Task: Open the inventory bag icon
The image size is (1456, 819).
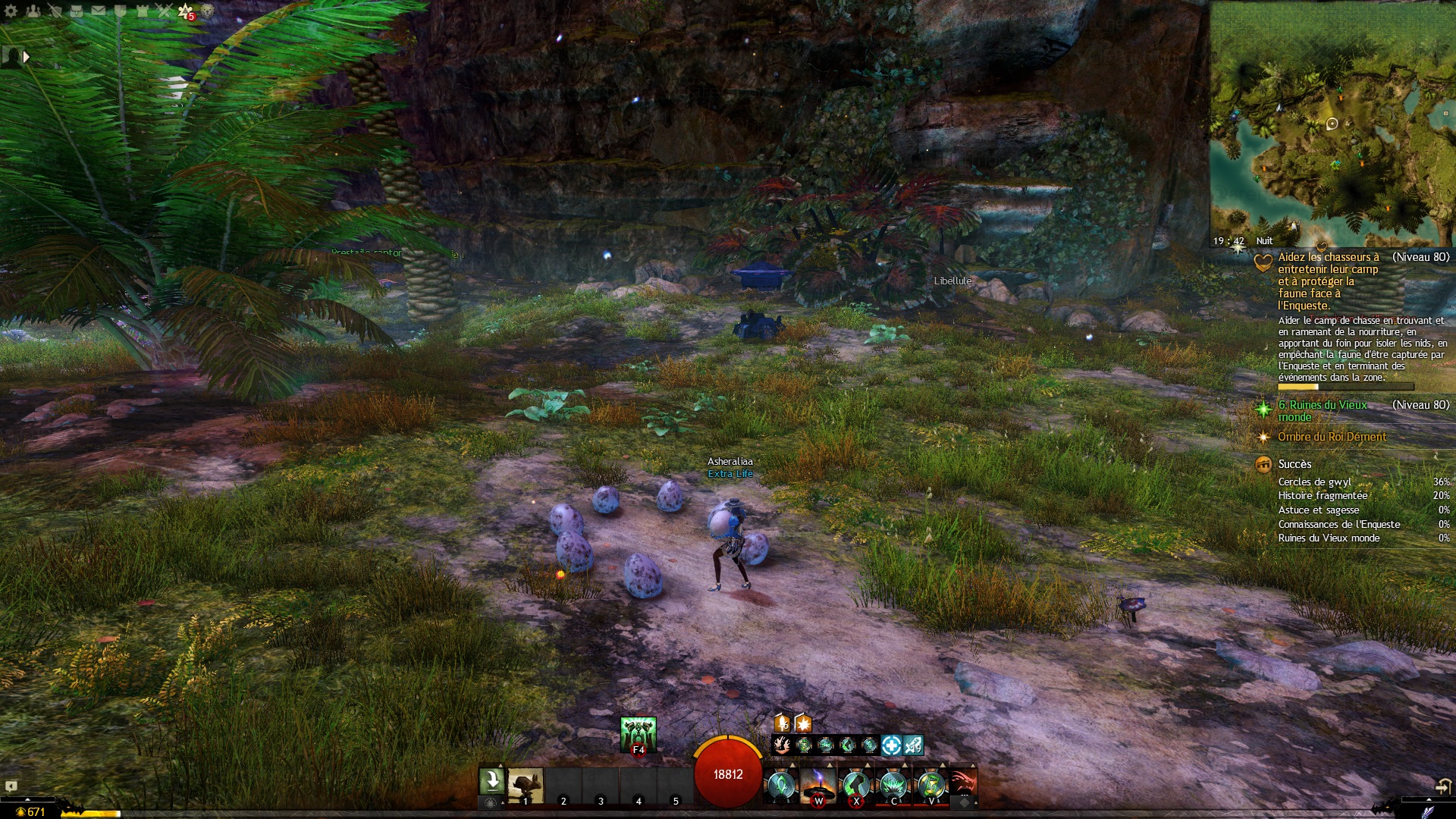Action: pyautogui.click(x=77, y=11)
